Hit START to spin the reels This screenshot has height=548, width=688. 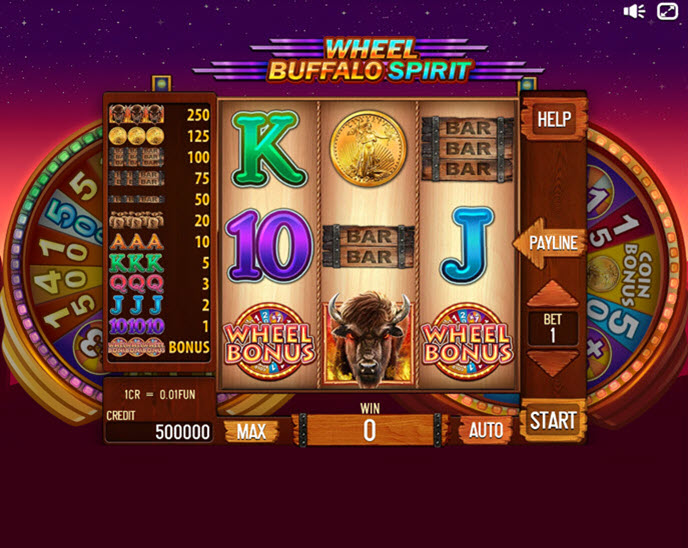pyautogui.click(x=553, y=420)
